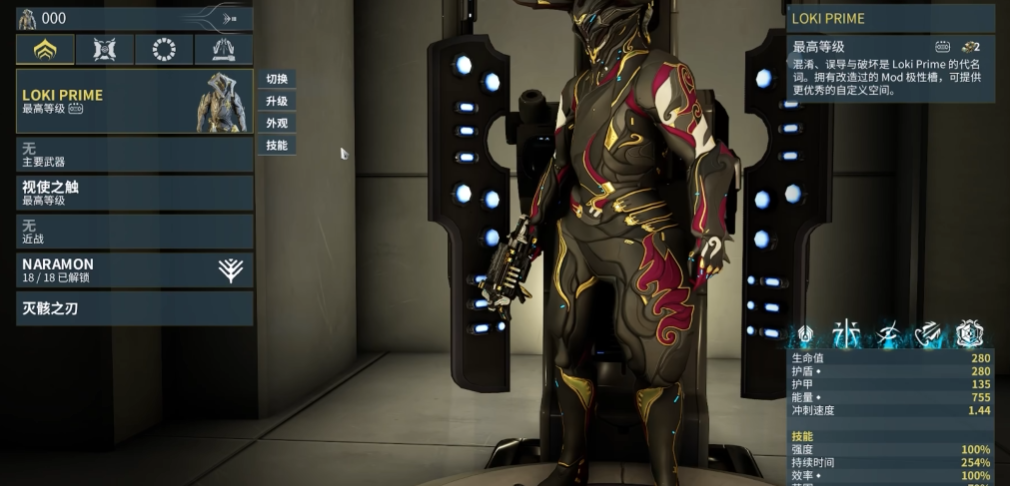Image resolution: width=1010 pixels, height=486 pixels.
Task: Open the 外观 (appearance) option
Action: coord(277,123)
